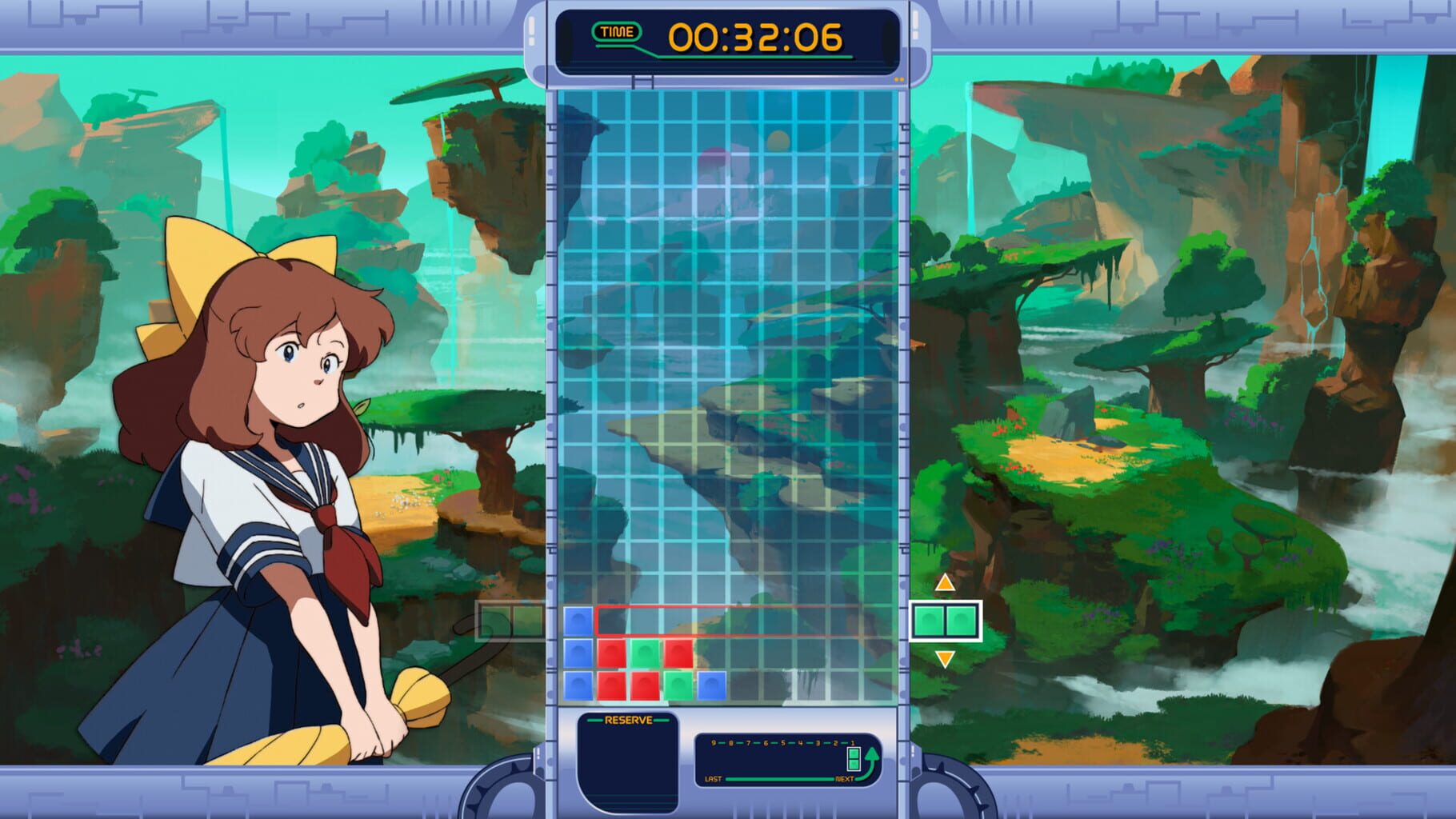Image resolution: width=1456 pixels, height=819 pixels.
Task: Click the number 1 on the queue counter
Action: (x=852, y=742)
